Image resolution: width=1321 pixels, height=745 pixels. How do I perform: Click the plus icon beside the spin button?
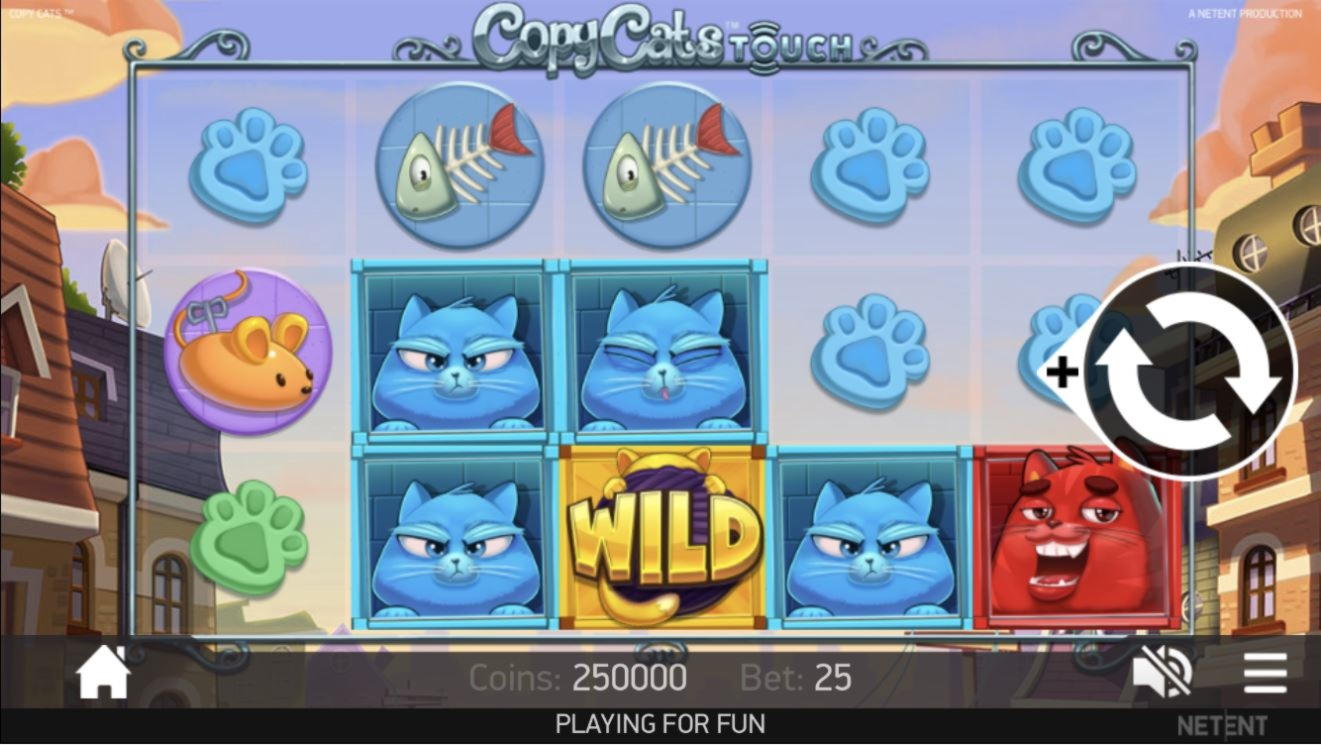point(1061,373)
